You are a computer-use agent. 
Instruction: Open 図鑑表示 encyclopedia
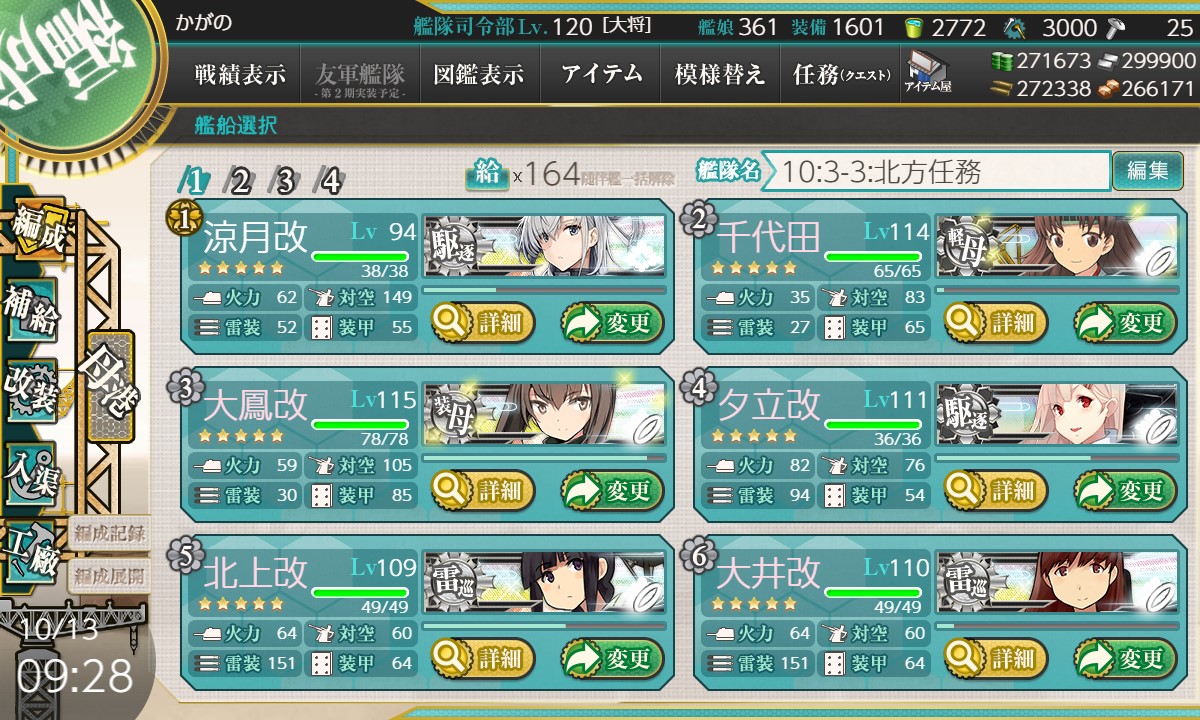point(479,75)
